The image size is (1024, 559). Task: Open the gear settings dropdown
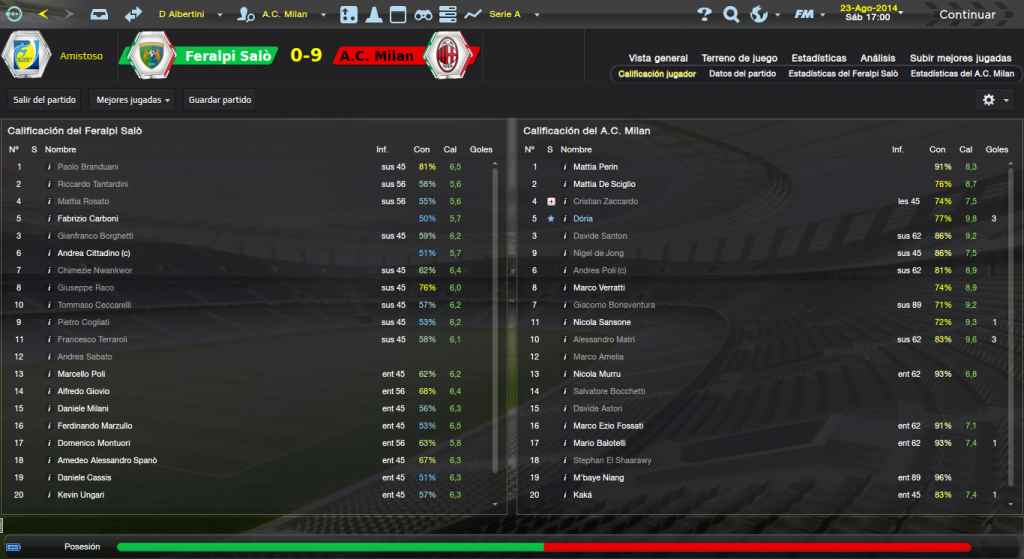click(995, 100)
